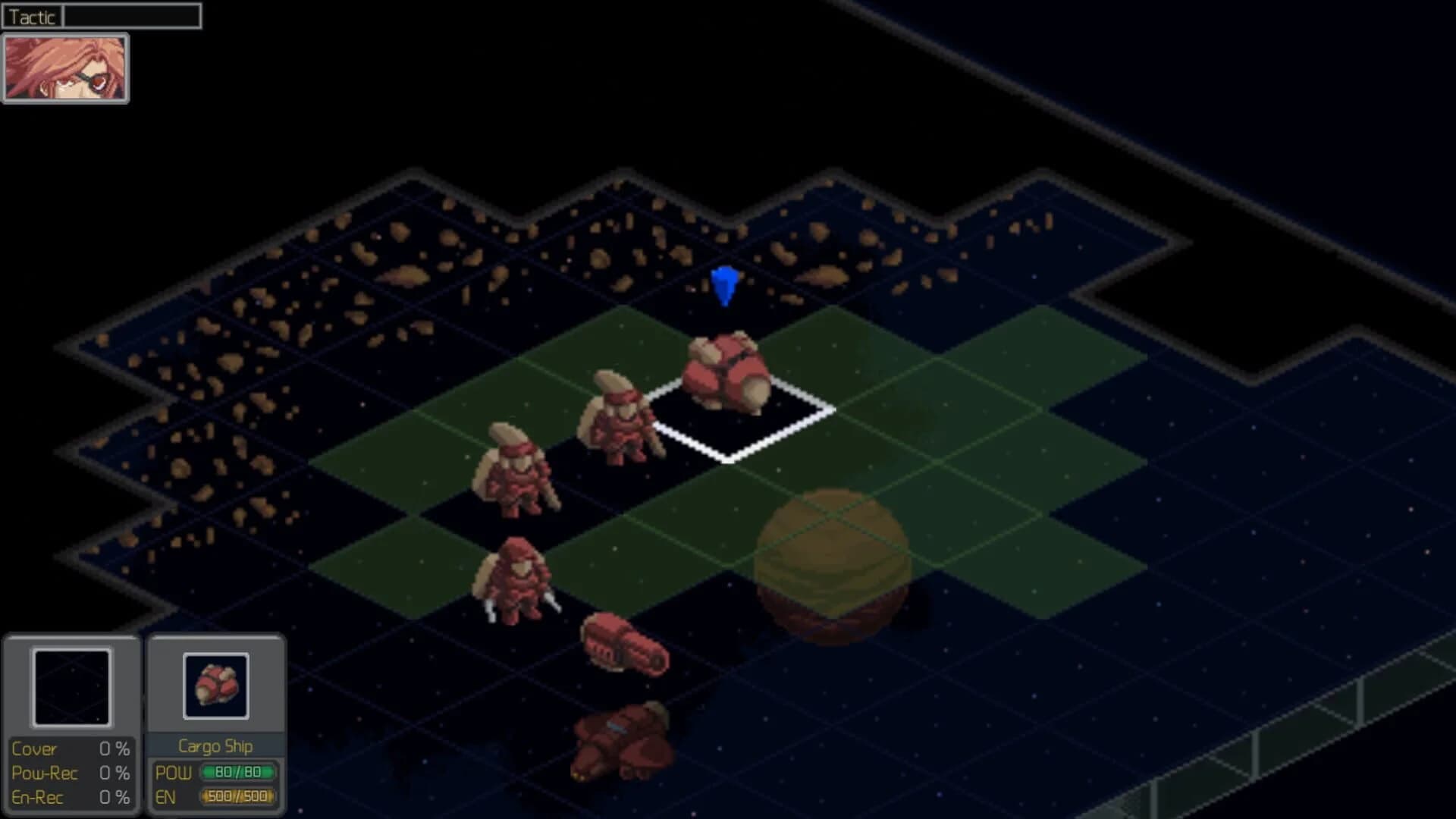Click the Pow-Rec stat label
The height and width of the screenshot is (819, 1456).
pyautogui.click(x=45, y=773)
